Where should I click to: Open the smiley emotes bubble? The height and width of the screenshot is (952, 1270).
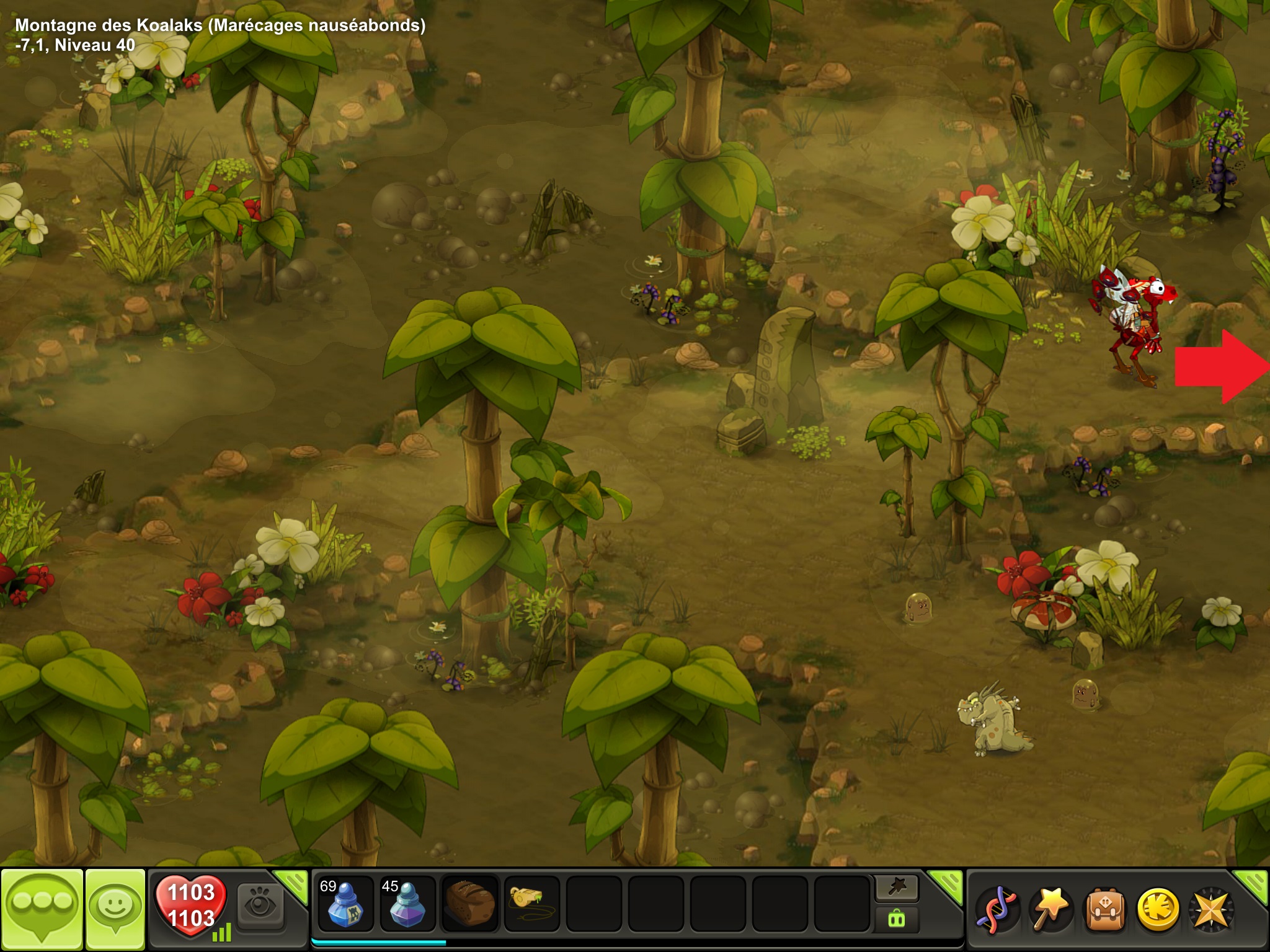[115, 907]
